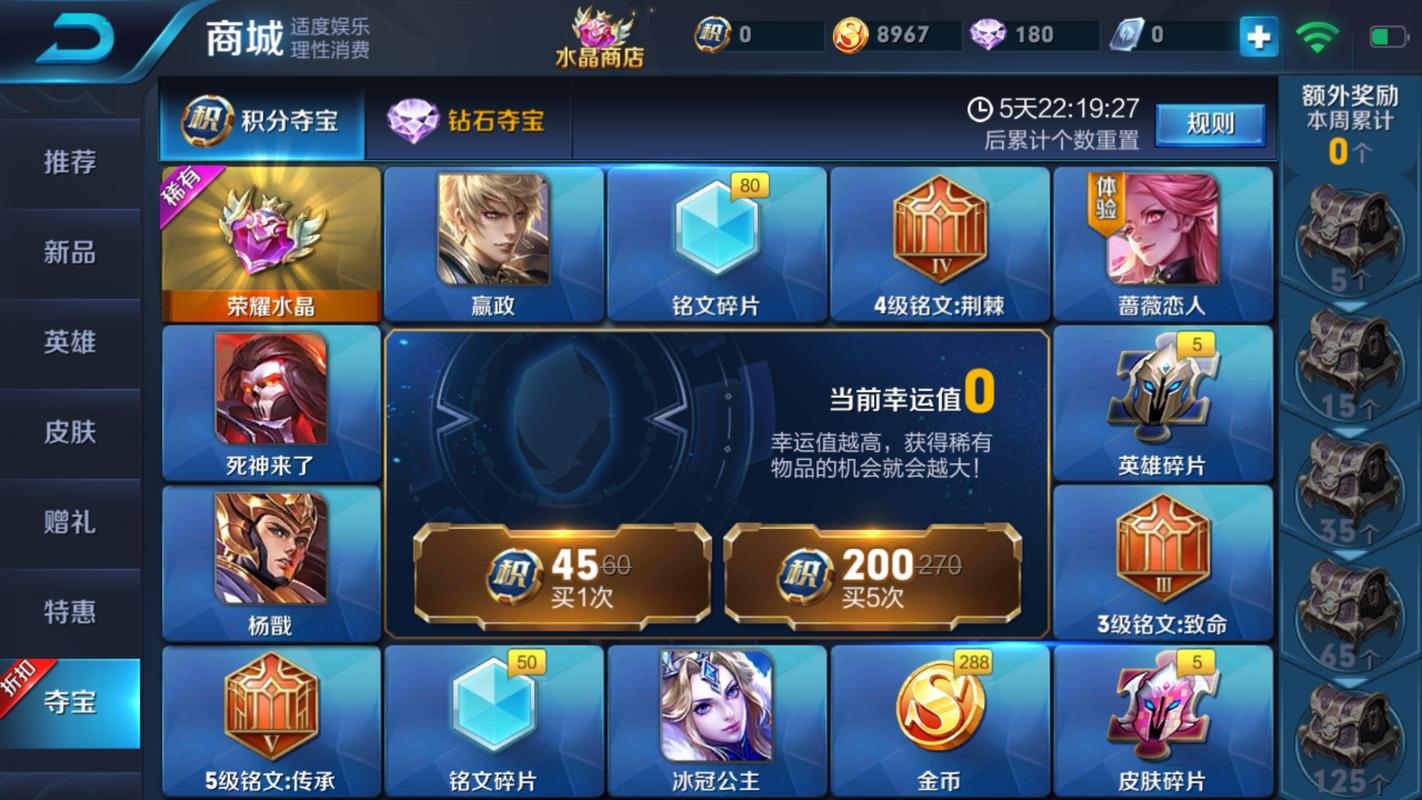1422x800 pixels.
Task: Click the diamond currency icon showing 180
Action: (990, 32)
